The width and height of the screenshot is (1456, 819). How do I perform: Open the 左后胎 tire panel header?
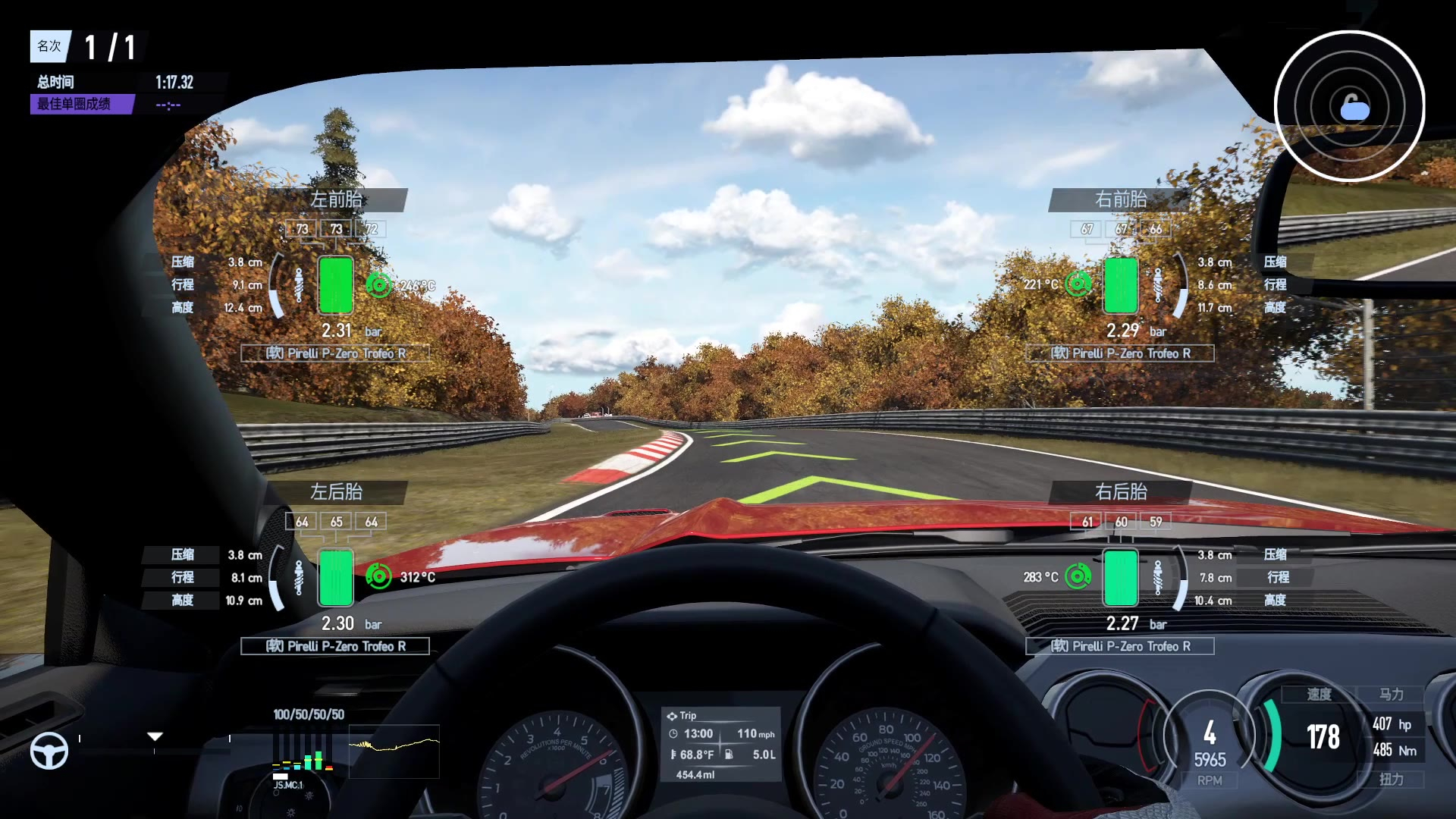[x=336, y=492]
